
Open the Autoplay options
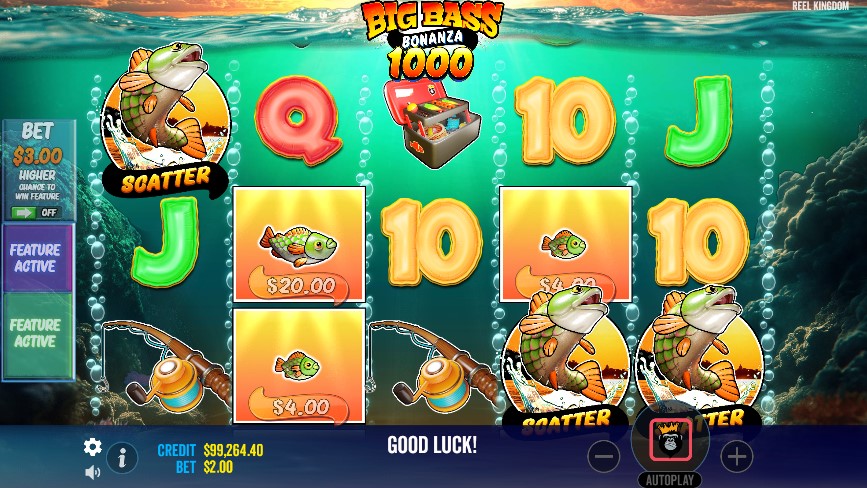[670, 479]
